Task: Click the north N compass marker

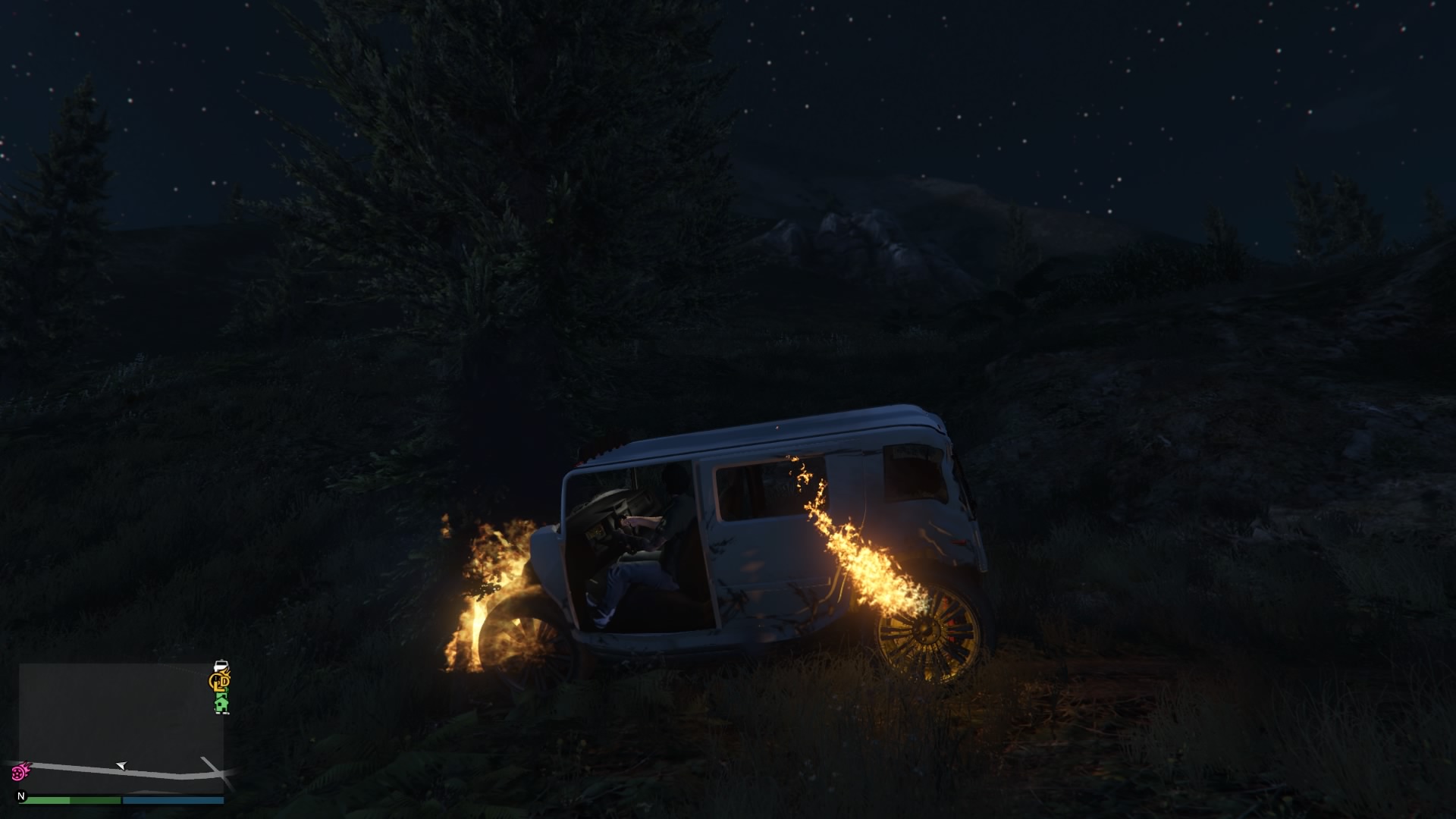Action: point(21,796)
